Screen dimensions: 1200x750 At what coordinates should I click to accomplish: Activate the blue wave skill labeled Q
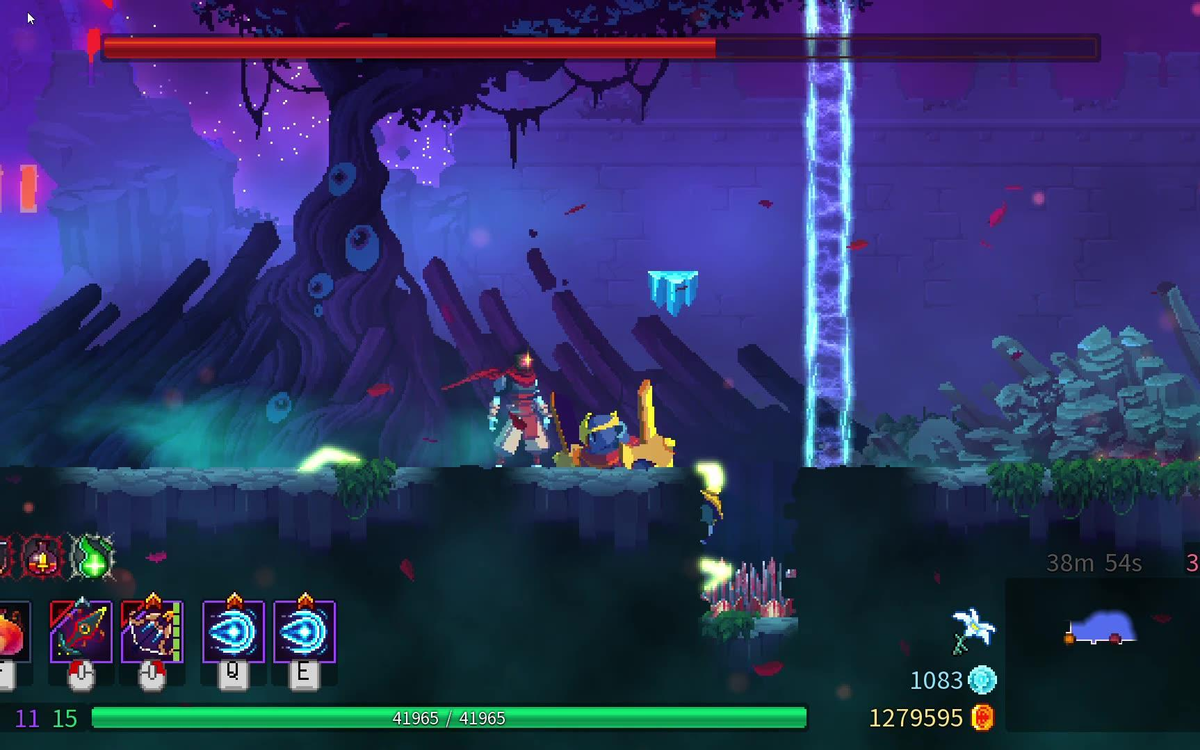click(233, 631)
